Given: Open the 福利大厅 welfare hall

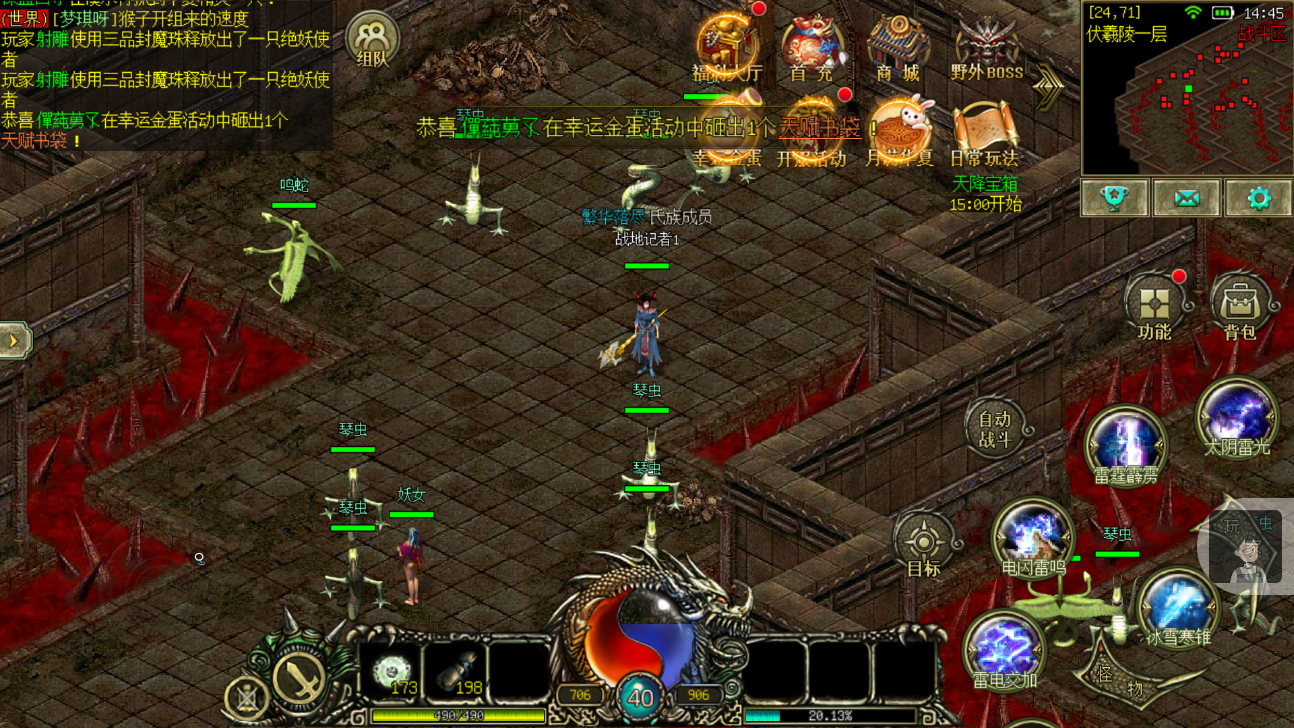Looking at the screenshot, I should tap(727, 45).
